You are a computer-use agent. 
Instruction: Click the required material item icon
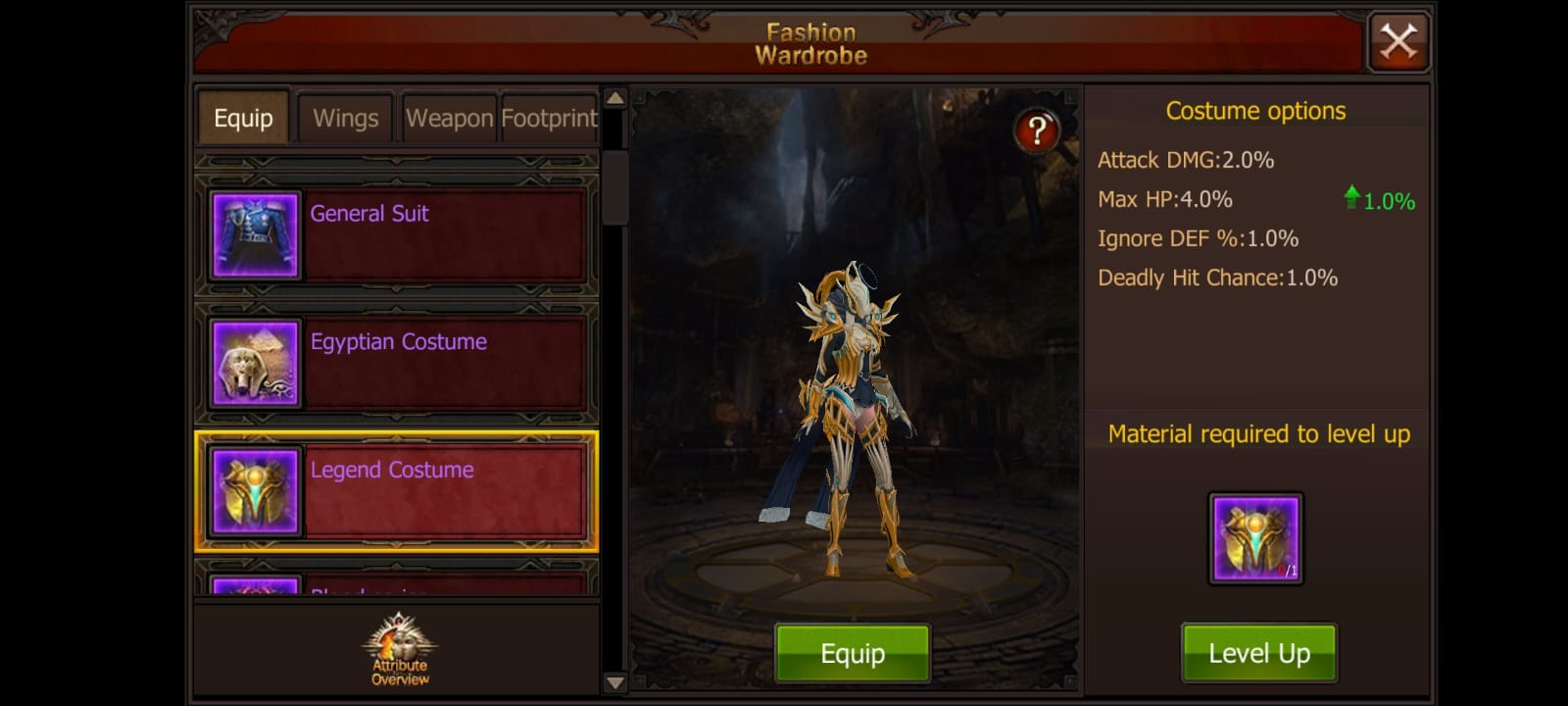click(x=1255, y=537)
